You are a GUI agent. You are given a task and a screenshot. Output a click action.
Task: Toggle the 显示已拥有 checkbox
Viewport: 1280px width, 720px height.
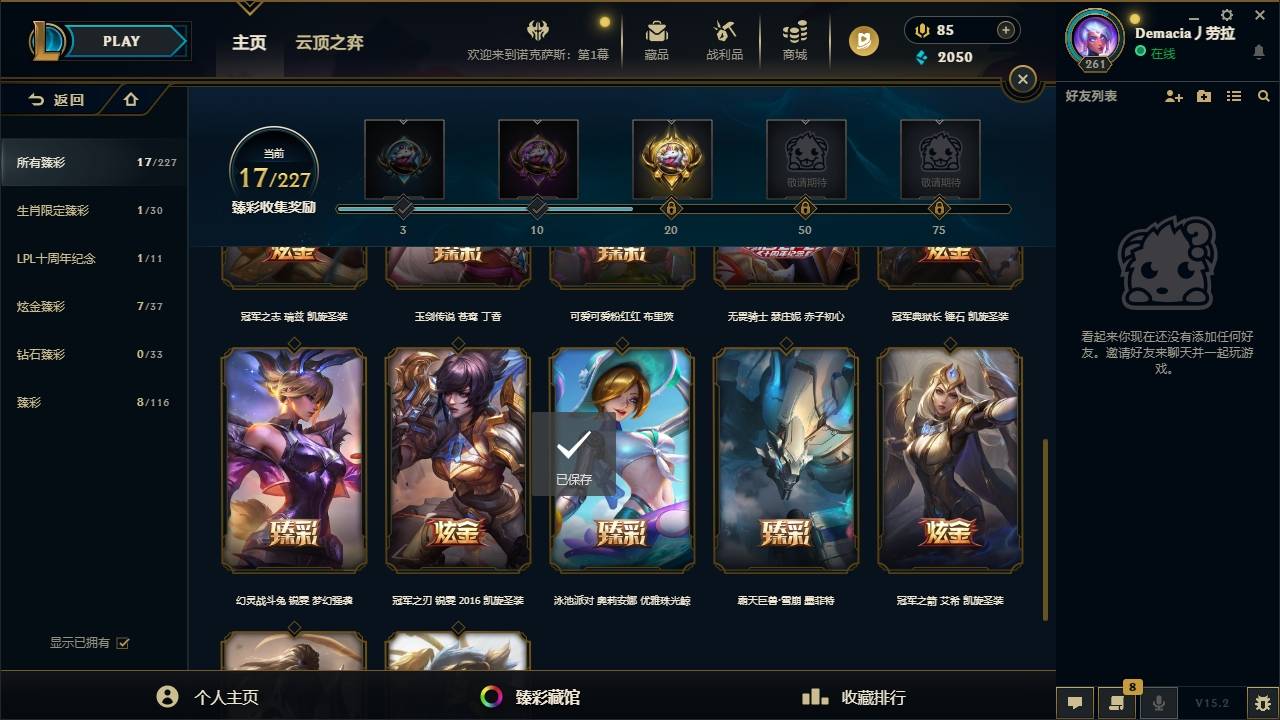122,643
